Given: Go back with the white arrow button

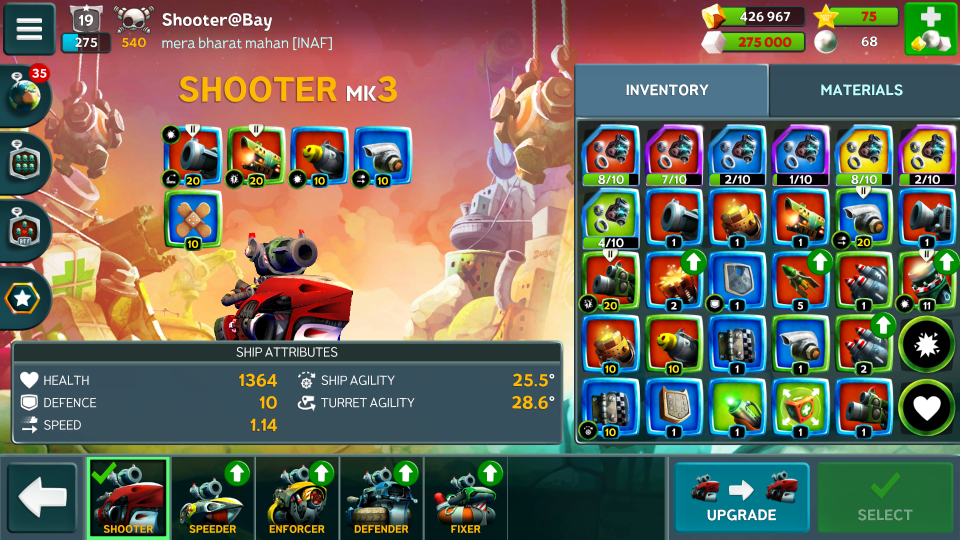Looking at the screenshot, I should (42, 497).
